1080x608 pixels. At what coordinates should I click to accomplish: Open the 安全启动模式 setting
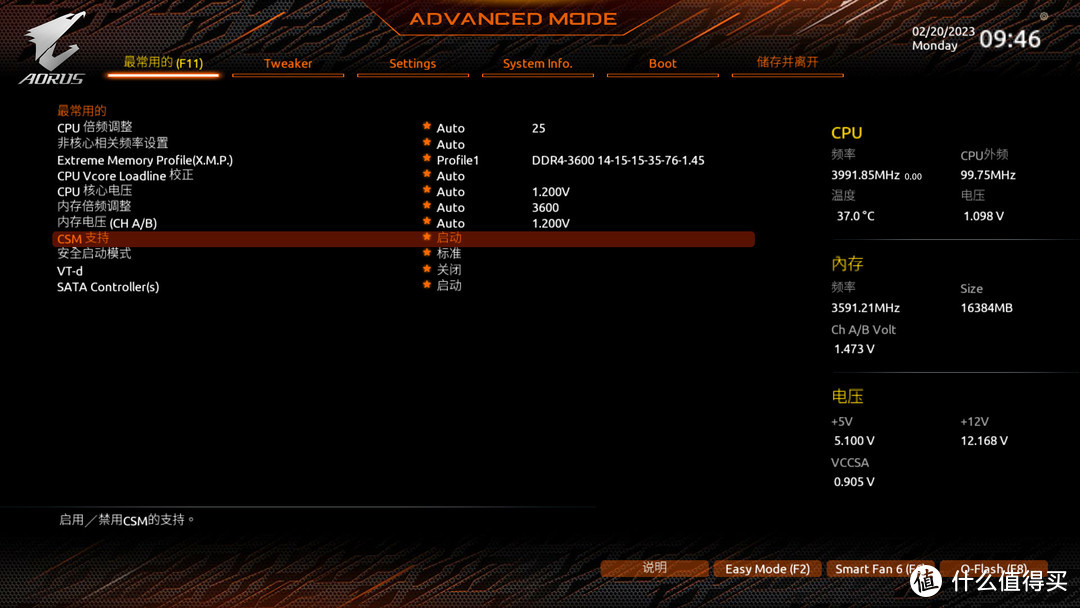(95, 254)
